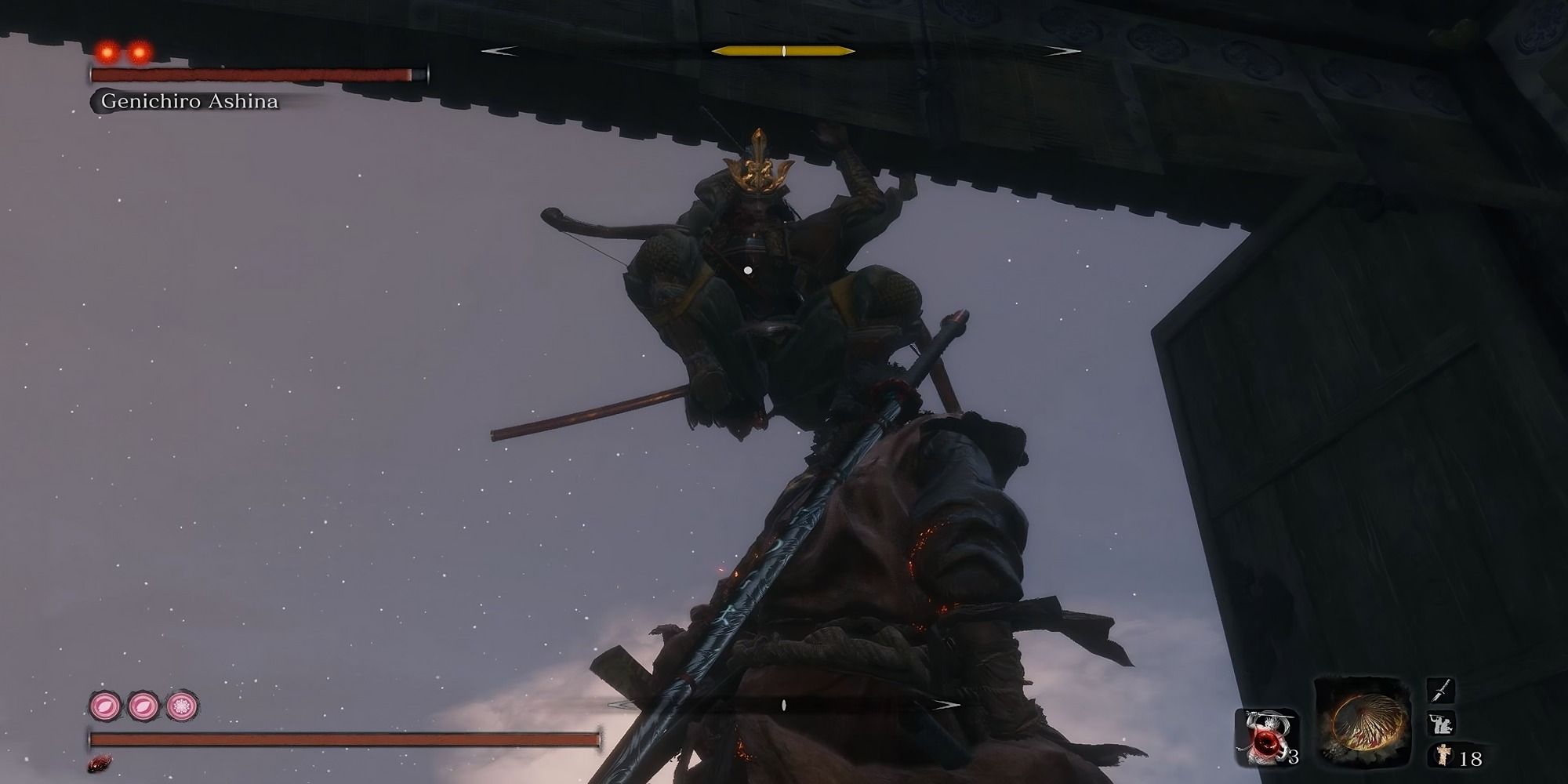Click the yellow enemy posture bar at top
The height and width of the screenshot is (784, 1568).
(x=784, y=52)
